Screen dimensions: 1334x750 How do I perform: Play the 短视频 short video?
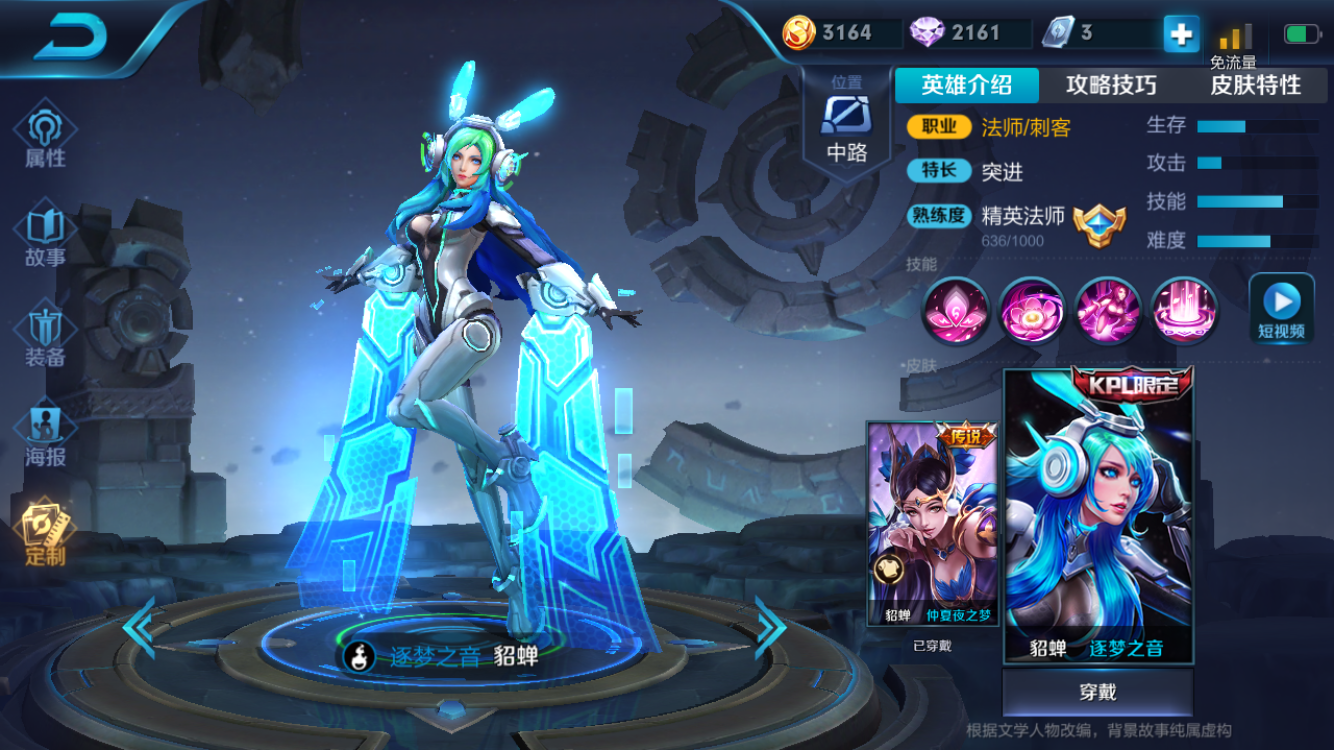[1281, 308]
